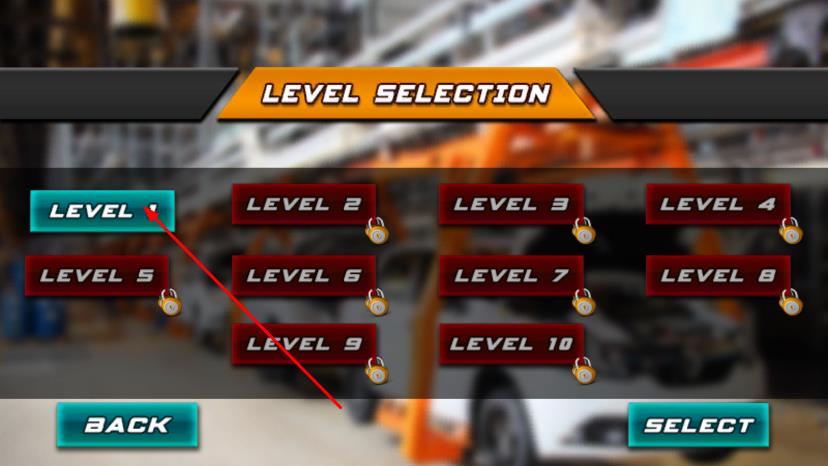The width and height of the screenshot is (828, 466).
Task: Confirm with the Select button
Action: point(698,425)
